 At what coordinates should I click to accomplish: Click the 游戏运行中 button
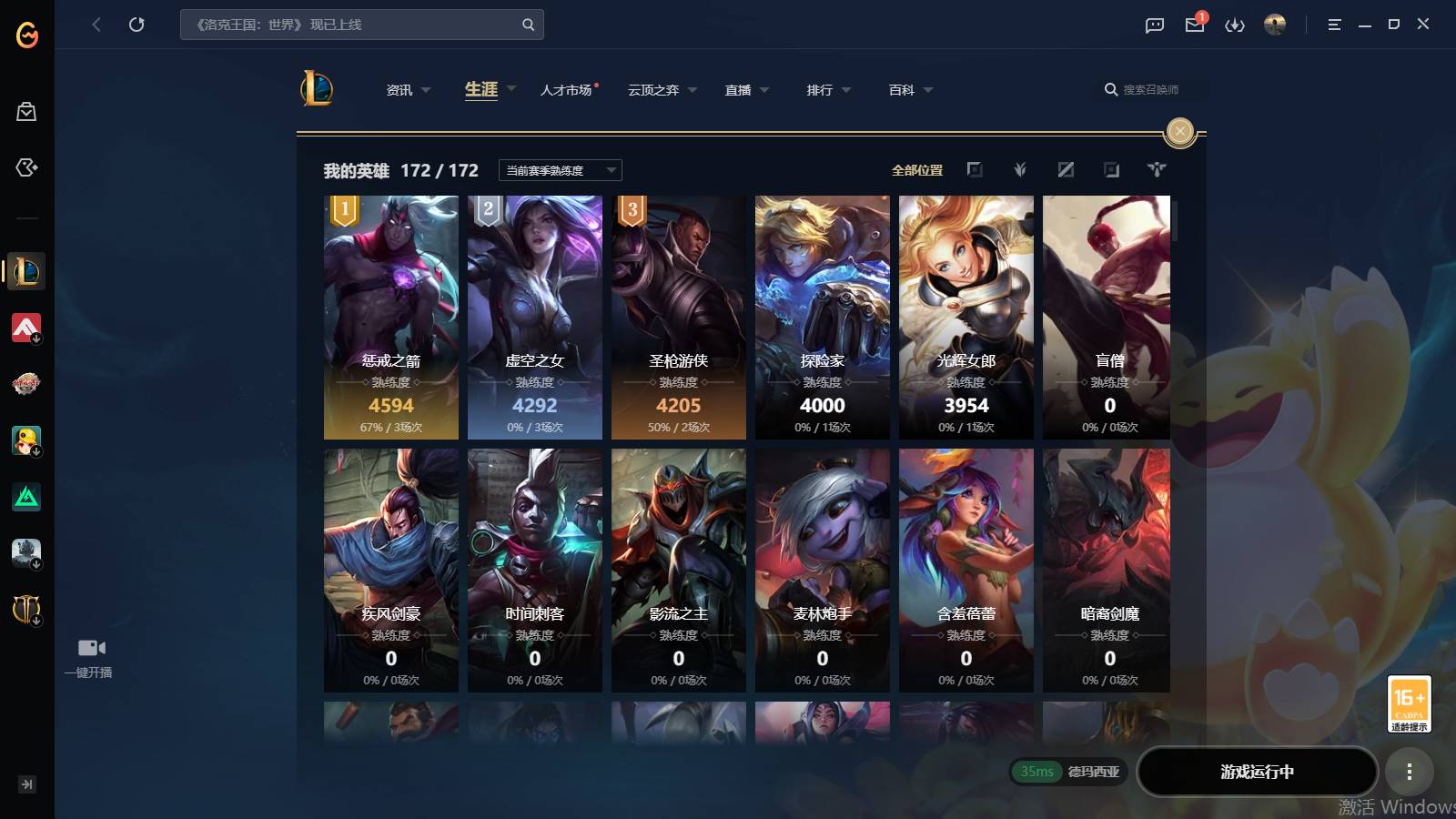pyautogui.click(x=1258, y=772)
